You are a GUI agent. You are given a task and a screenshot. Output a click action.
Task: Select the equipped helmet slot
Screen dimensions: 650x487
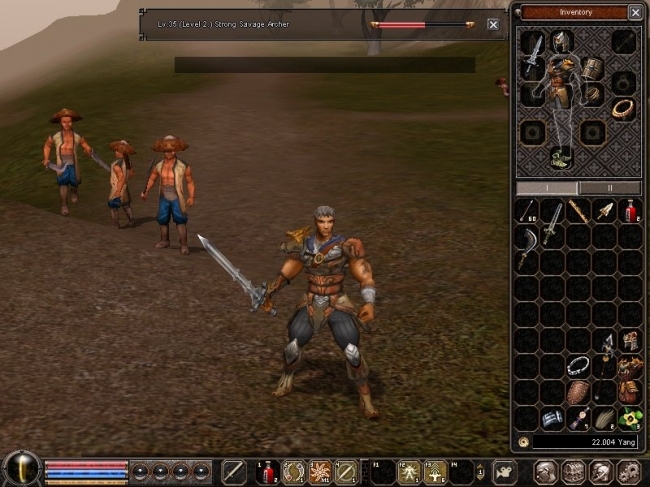(x=563, y=40)
